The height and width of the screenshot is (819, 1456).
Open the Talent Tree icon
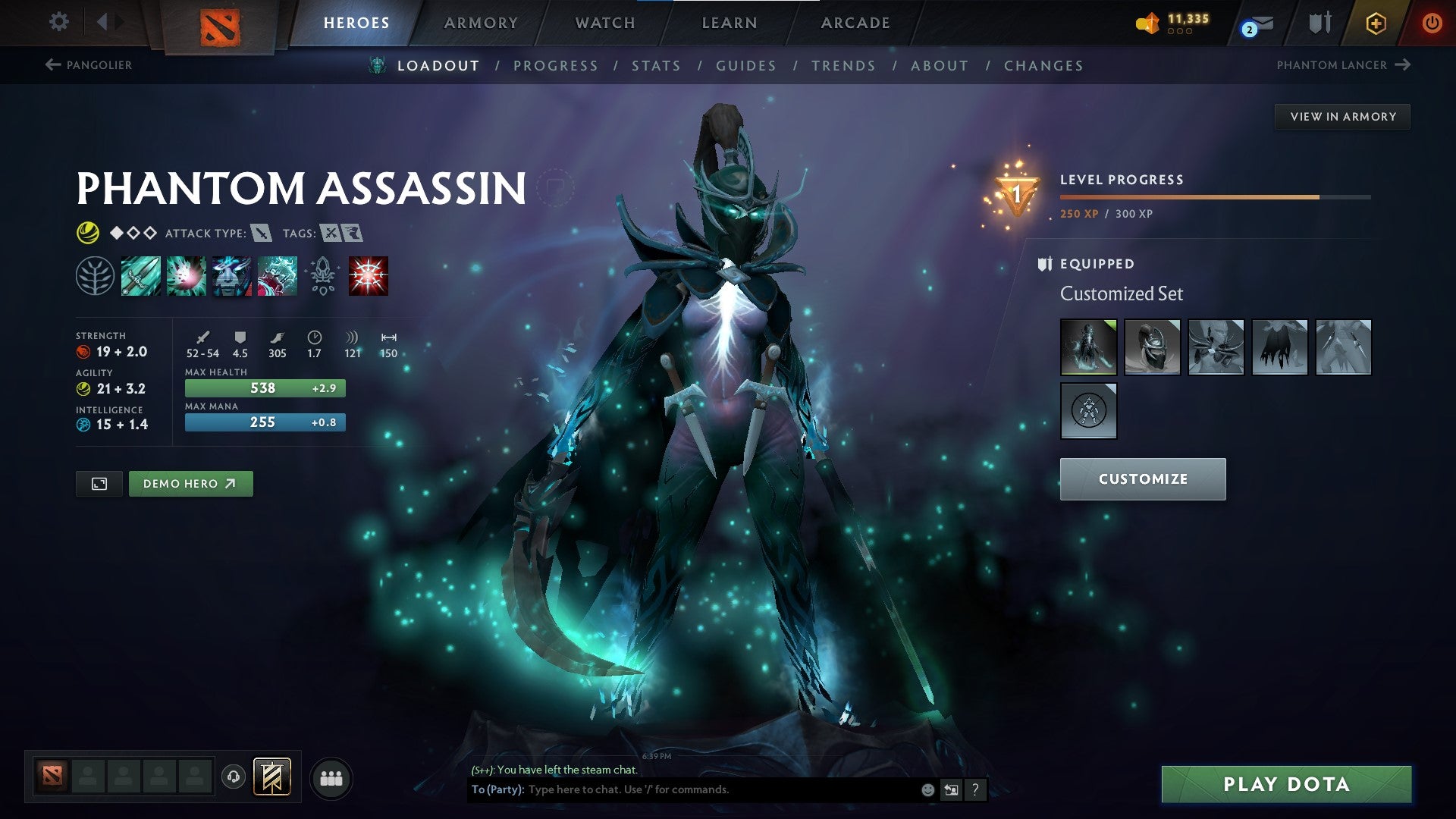pyautogui.click(x=96, y=275)
